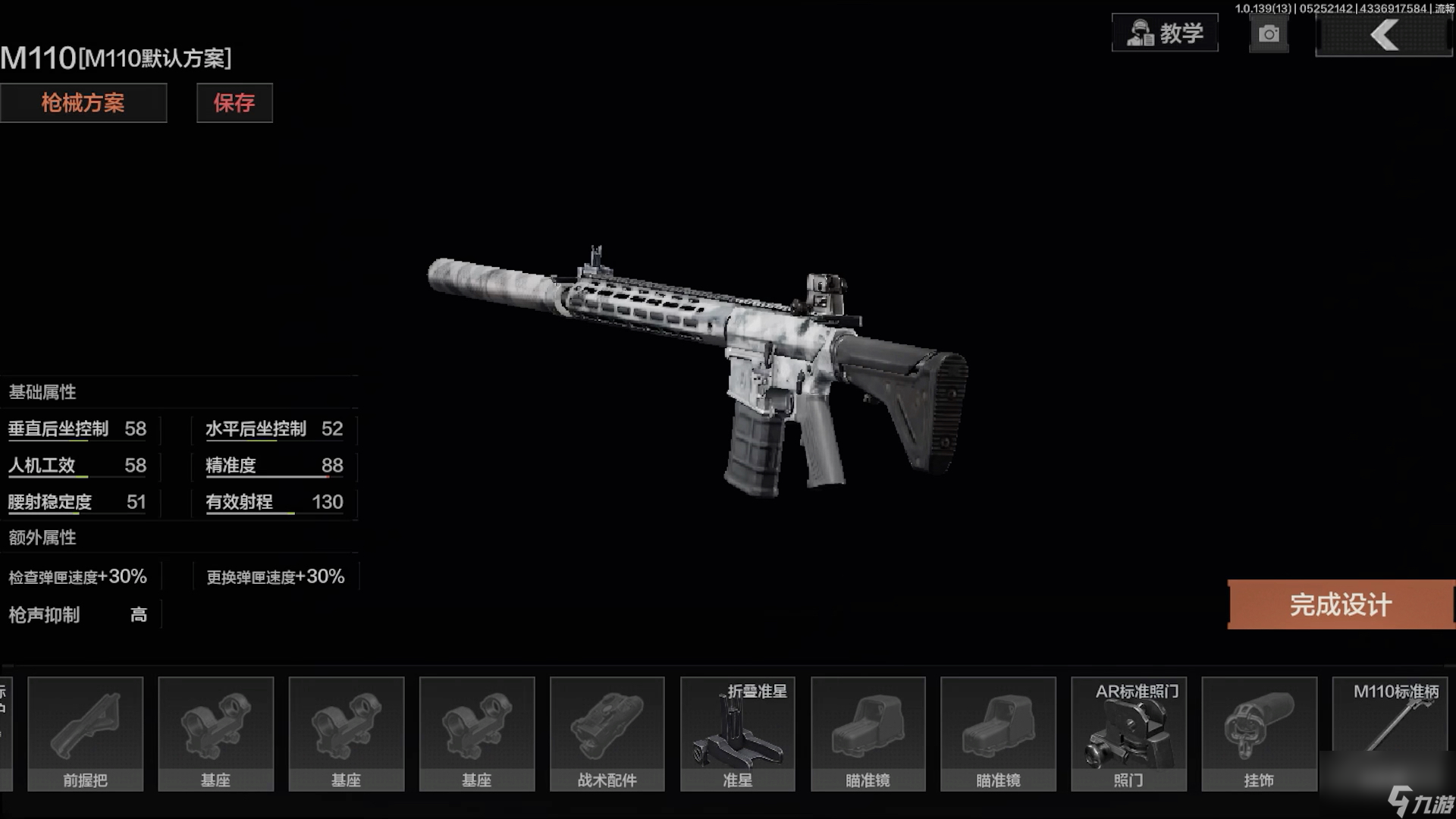This screenshot has height=819, width=1456.
Task: Click the 保存 save button
Action: pos(234,103)
